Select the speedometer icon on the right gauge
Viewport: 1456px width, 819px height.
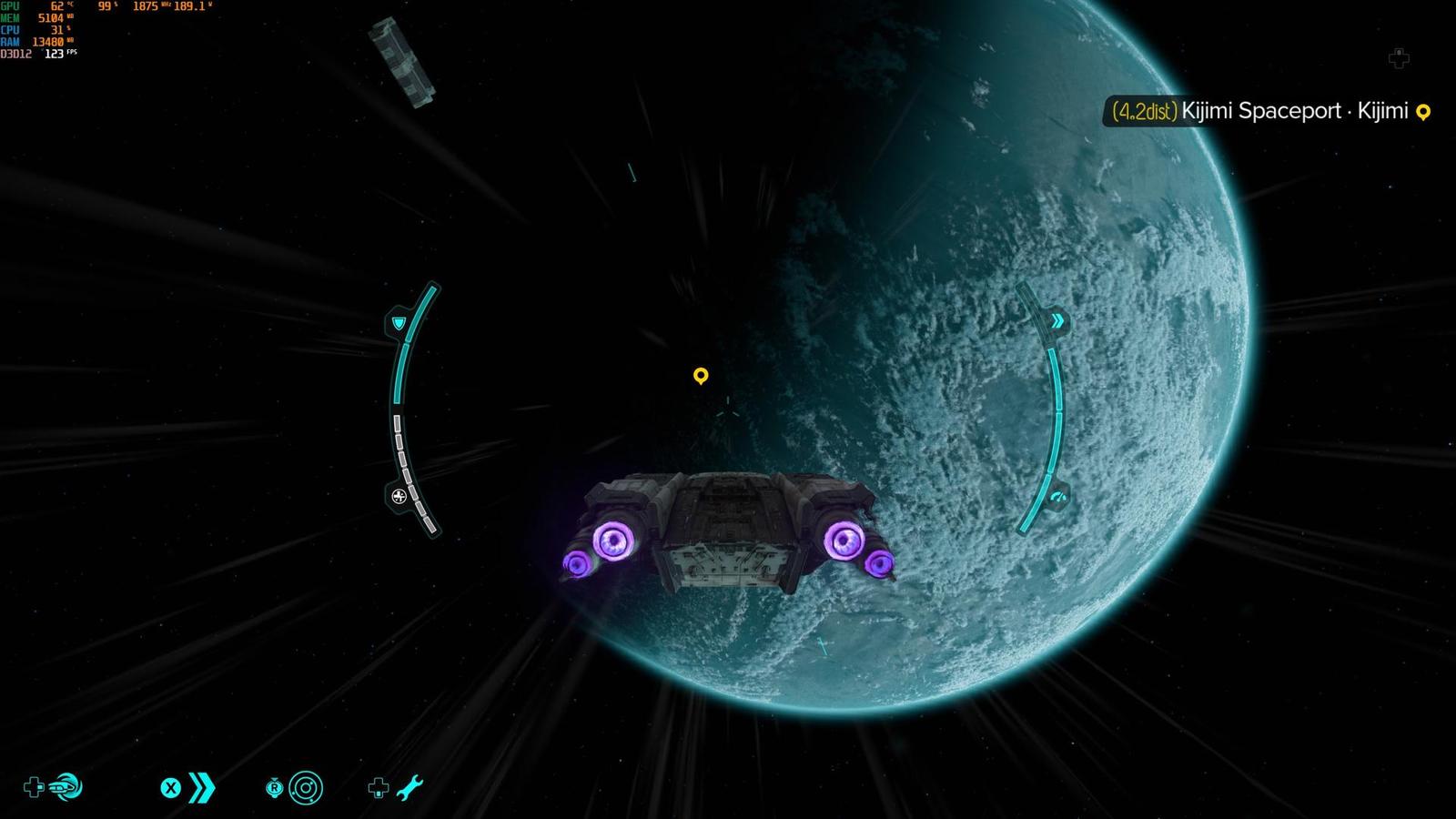click(x=1057, y=497)
